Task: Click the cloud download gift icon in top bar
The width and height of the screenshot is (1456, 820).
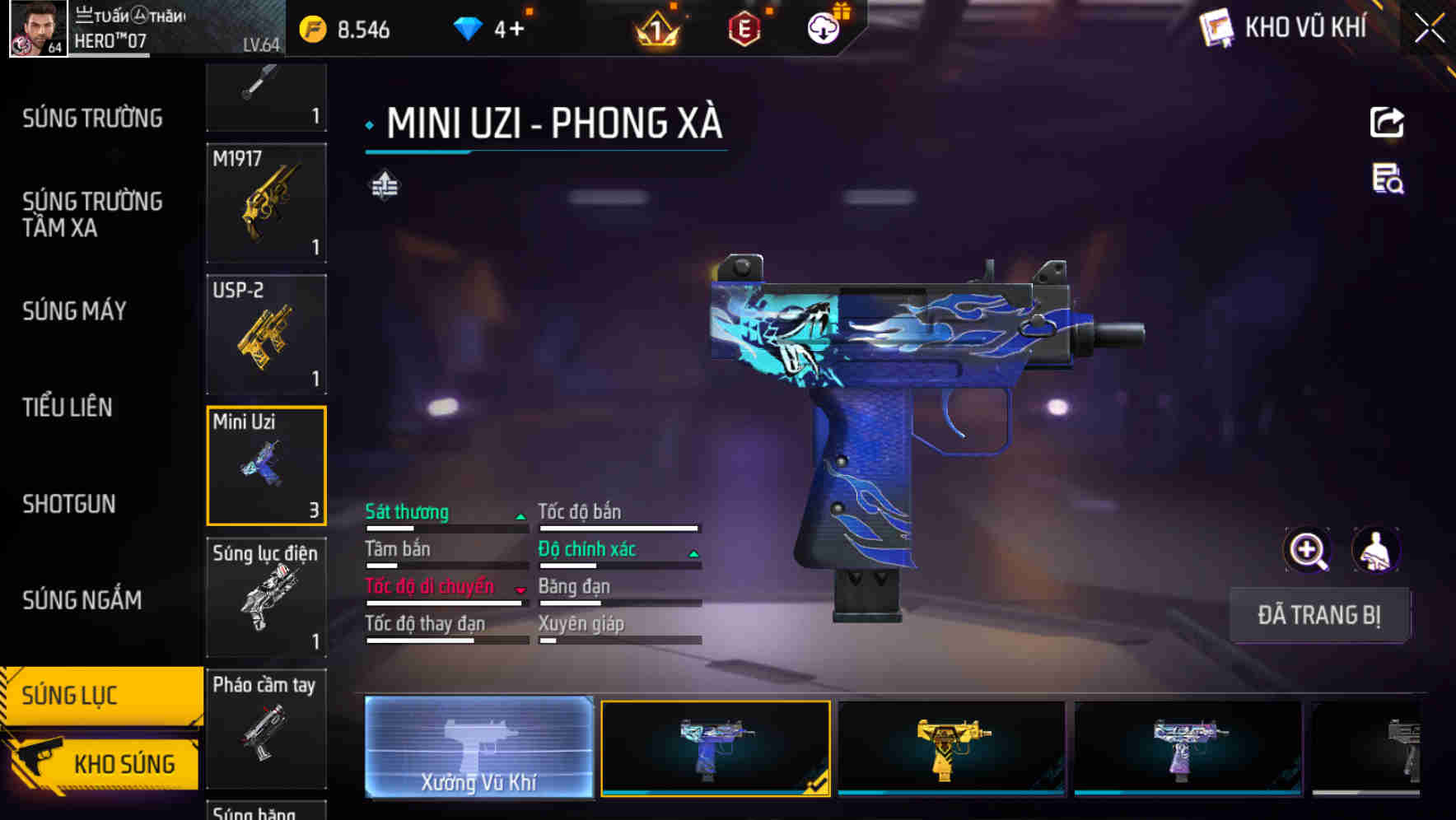Action: pyautogui.click(x=823, y=27)
